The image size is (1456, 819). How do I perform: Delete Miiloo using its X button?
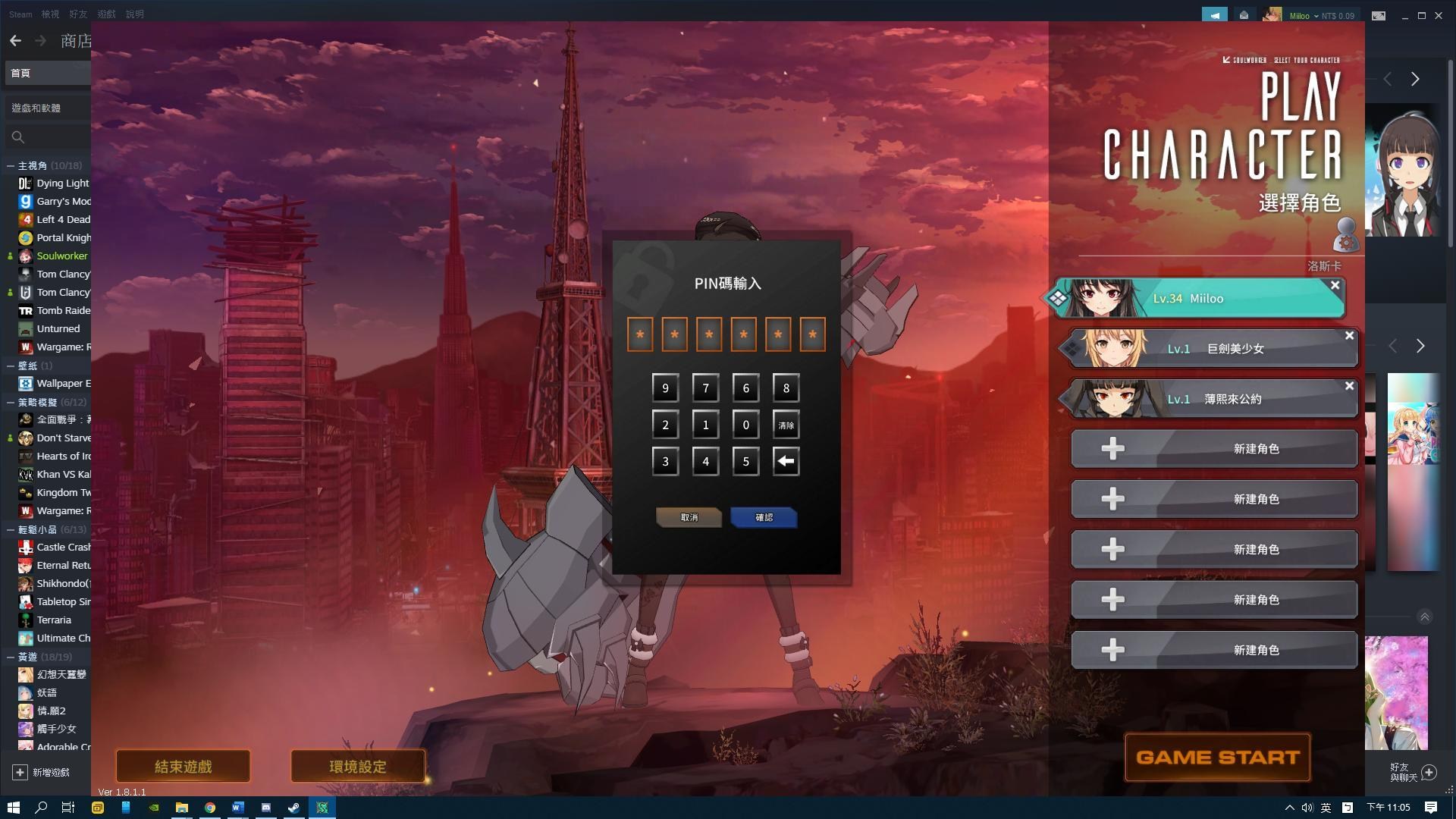click(1335, 285)
